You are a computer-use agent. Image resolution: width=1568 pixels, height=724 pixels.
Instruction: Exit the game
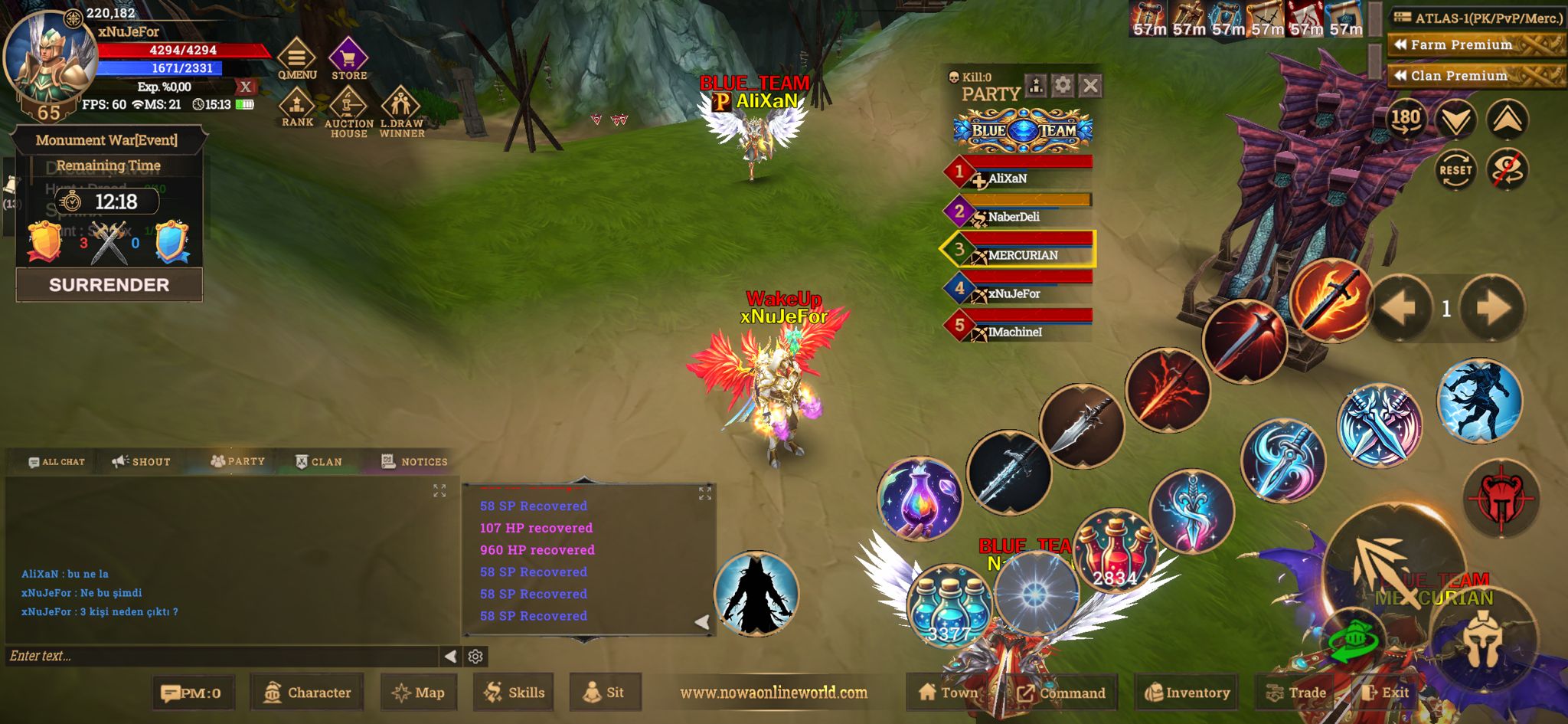(1386, 693)
